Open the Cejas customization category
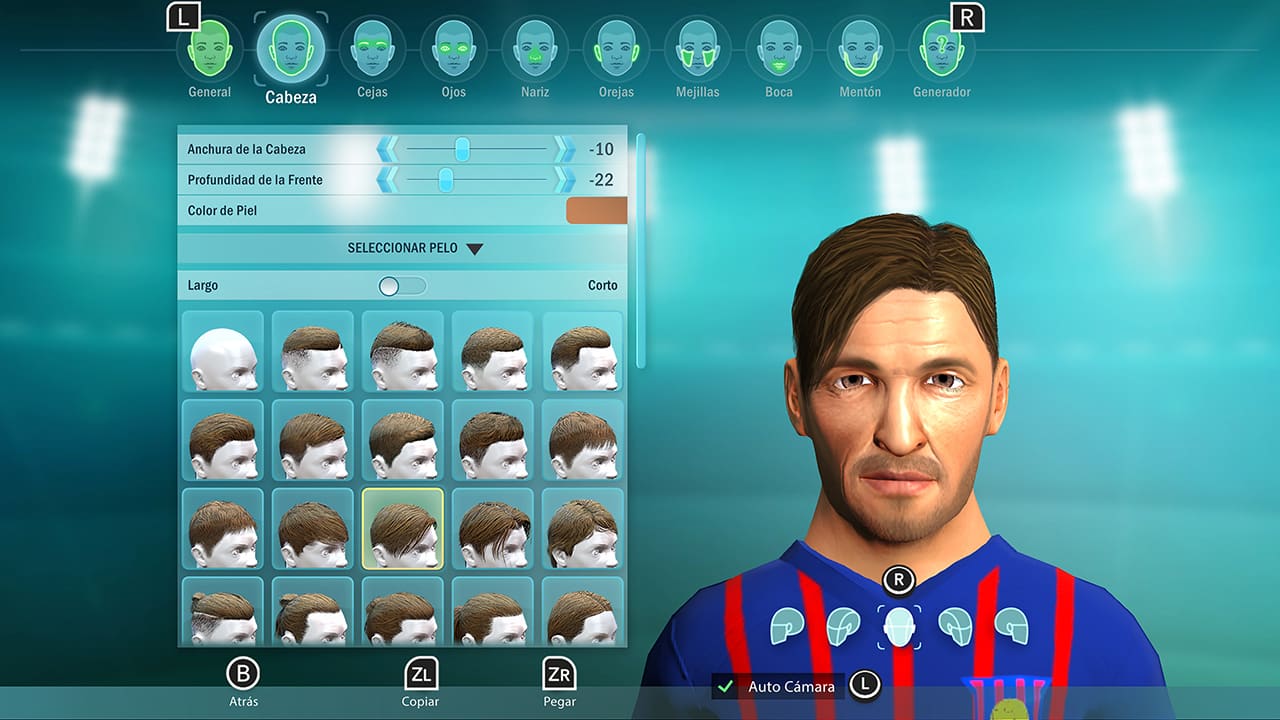The height and width of the screenshot is (720, 1280). [373, 47]
